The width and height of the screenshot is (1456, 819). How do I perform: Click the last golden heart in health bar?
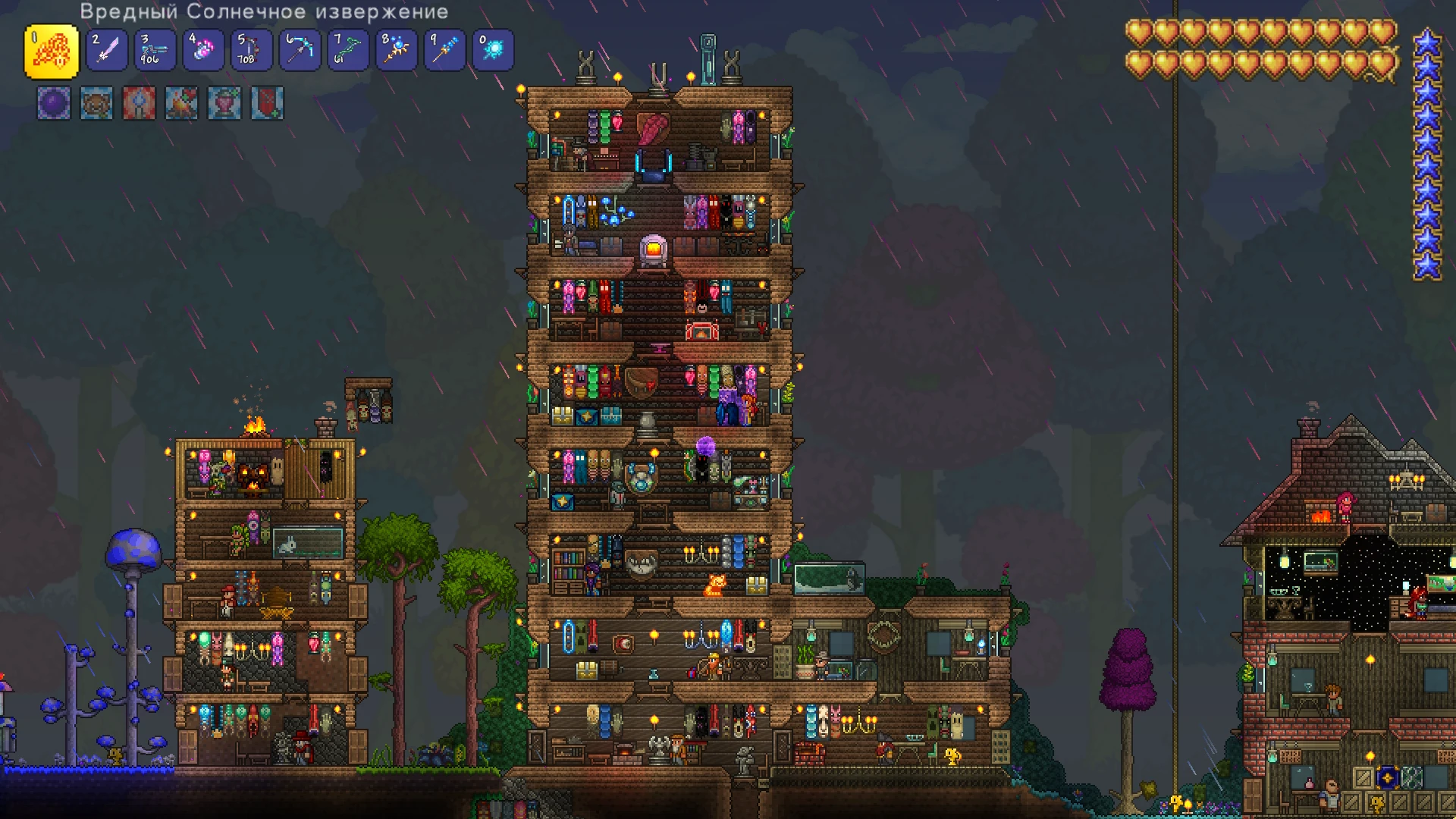pos(1383,62)
